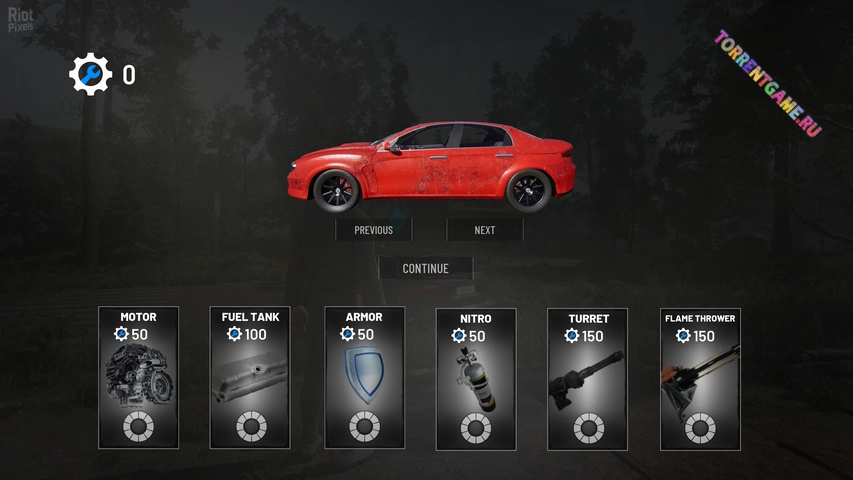This screenshot has width=853, height=480.
Task: Click the PREVIOUS car button
Action: coord(373,230)
